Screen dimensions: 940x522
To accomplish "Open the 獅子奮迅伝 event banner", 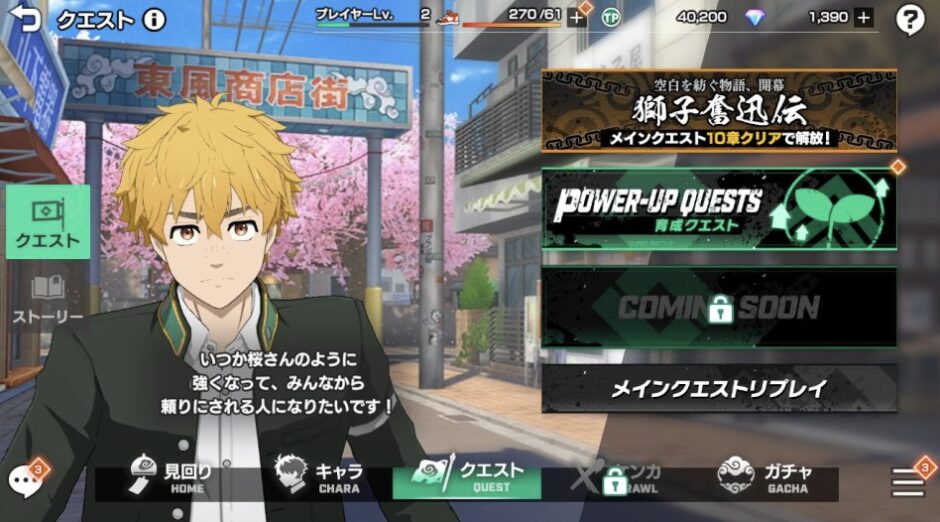I will (x=719, y=111).
